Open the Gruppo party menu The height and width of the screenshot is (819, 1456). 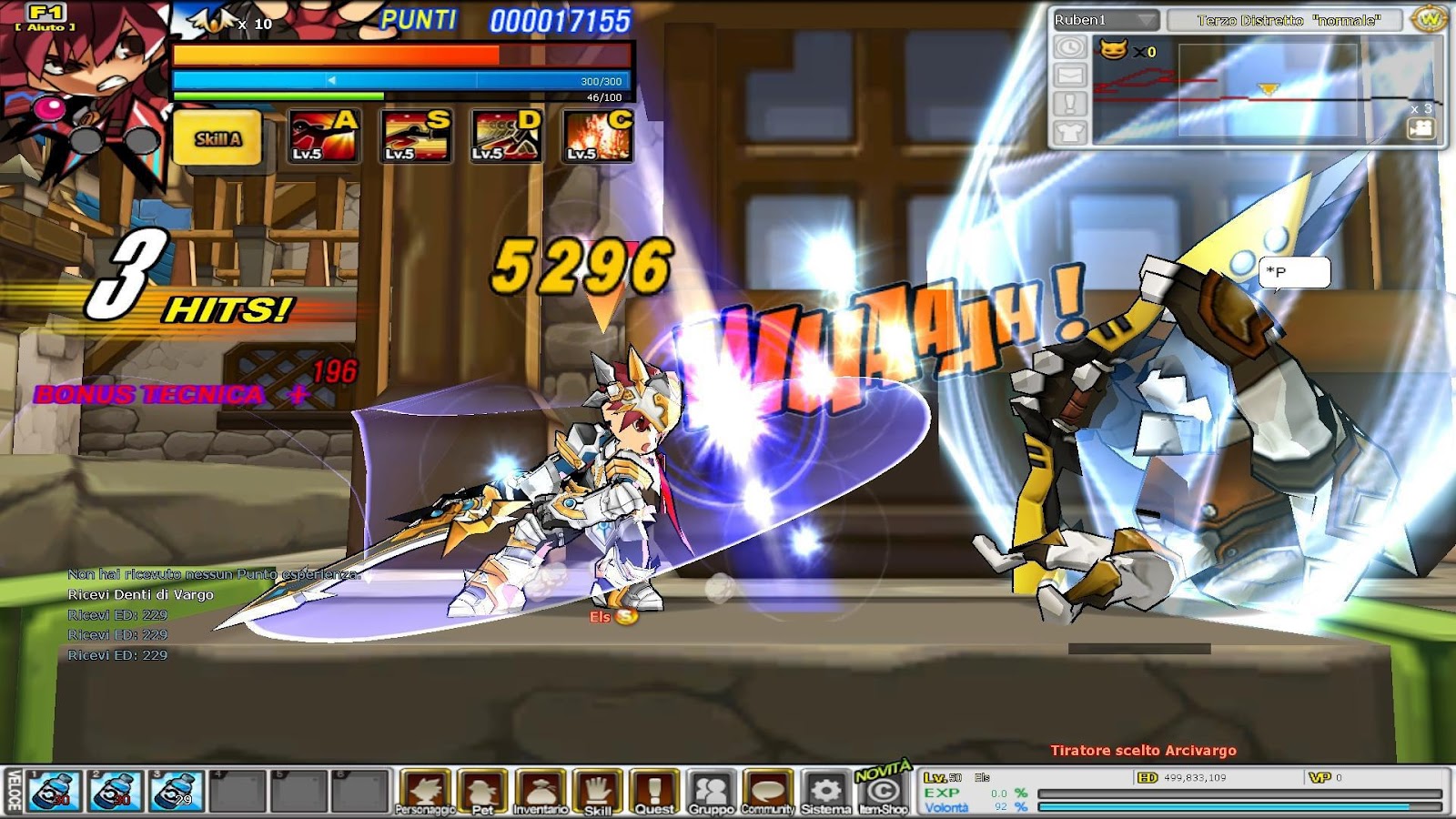tap(711, 788)
